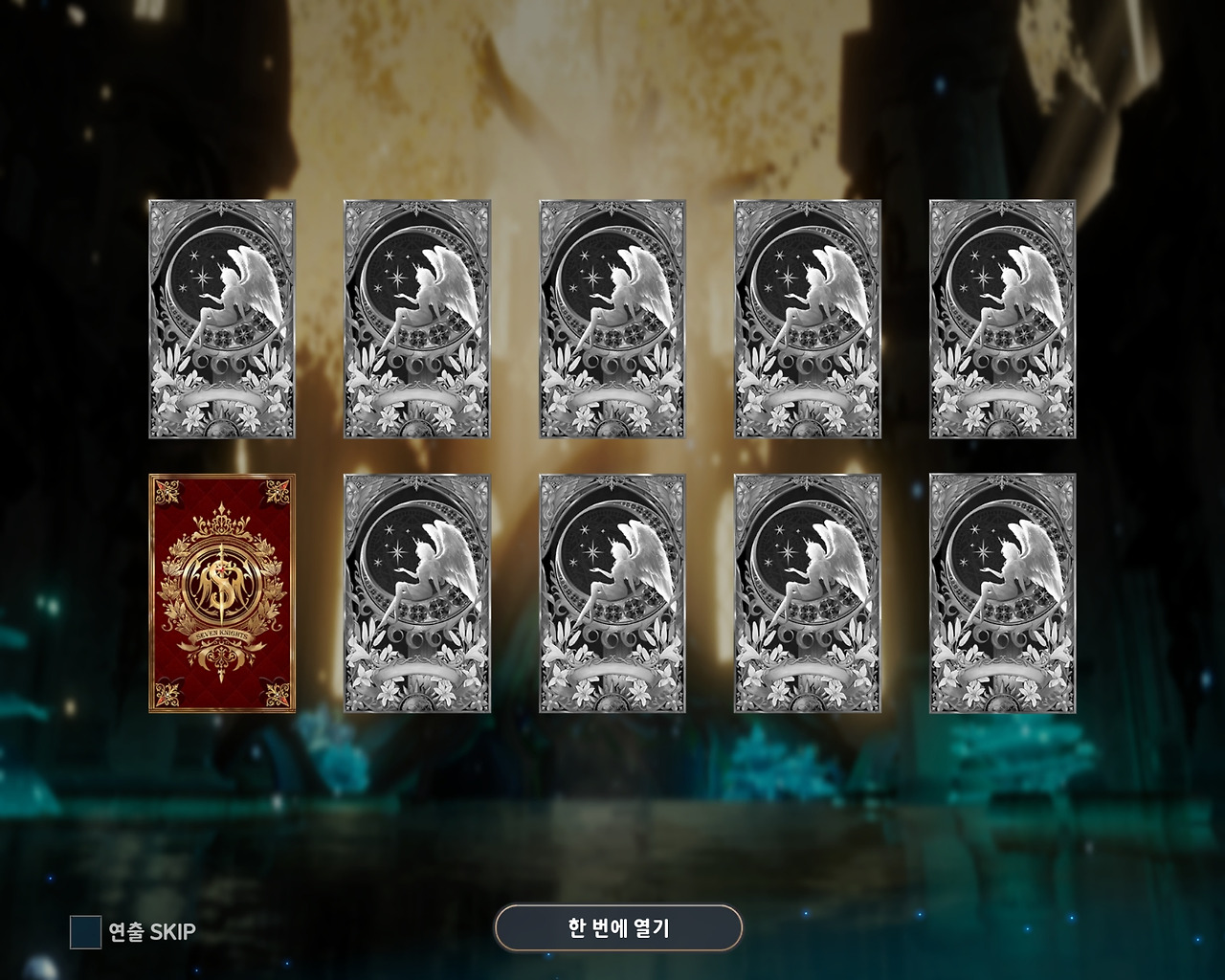Open the first angel card in the top row

click(x=221, y=319)
